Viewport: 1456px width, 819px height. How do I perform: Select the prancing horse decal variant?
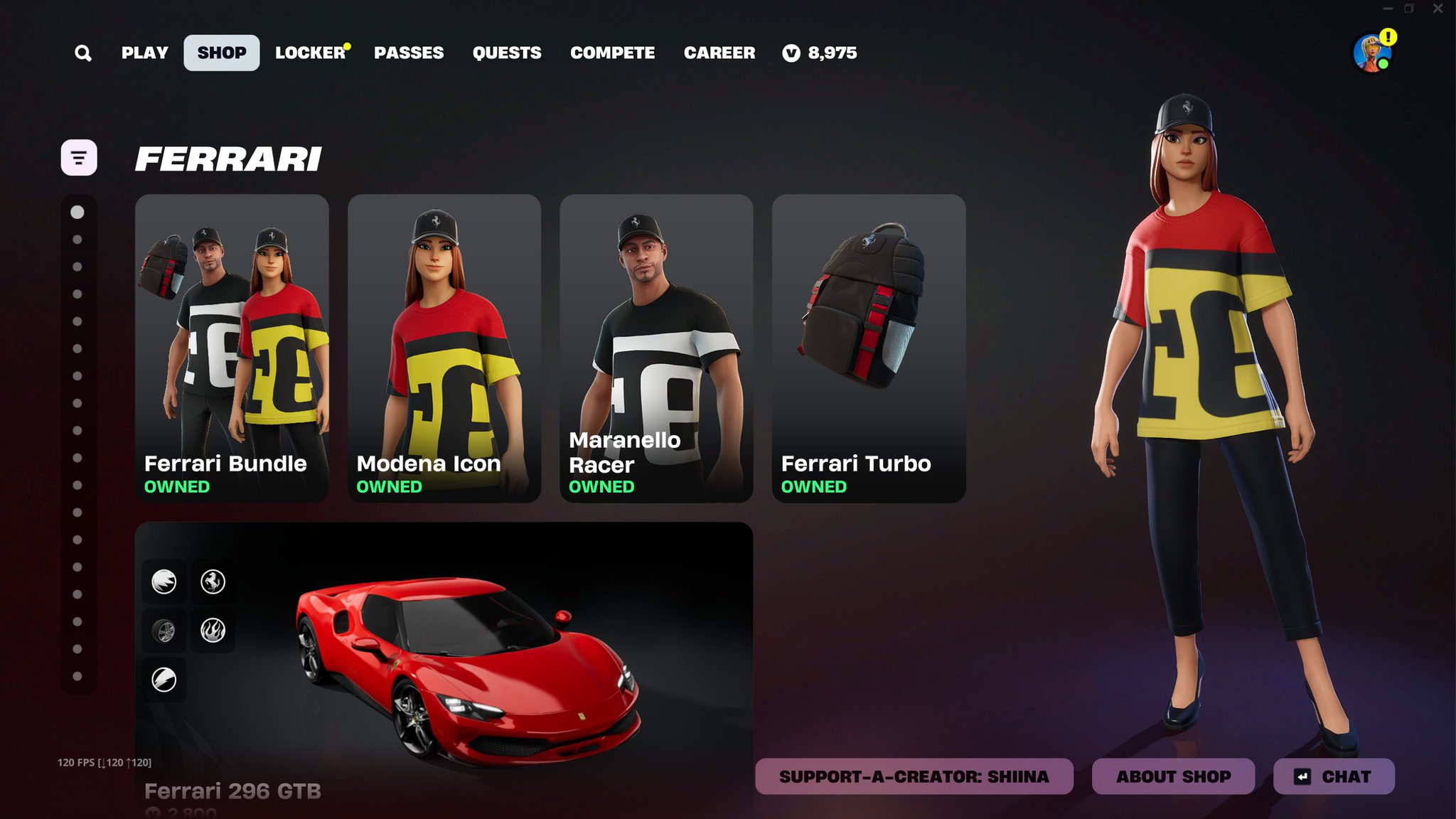click(213, 581)
